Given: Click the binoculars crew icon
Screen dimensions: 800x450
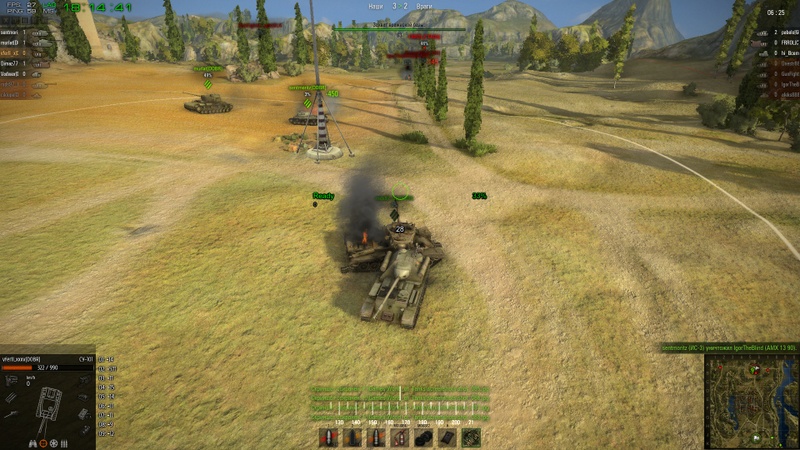Looking at the screenshot, I should click(33, 443).
